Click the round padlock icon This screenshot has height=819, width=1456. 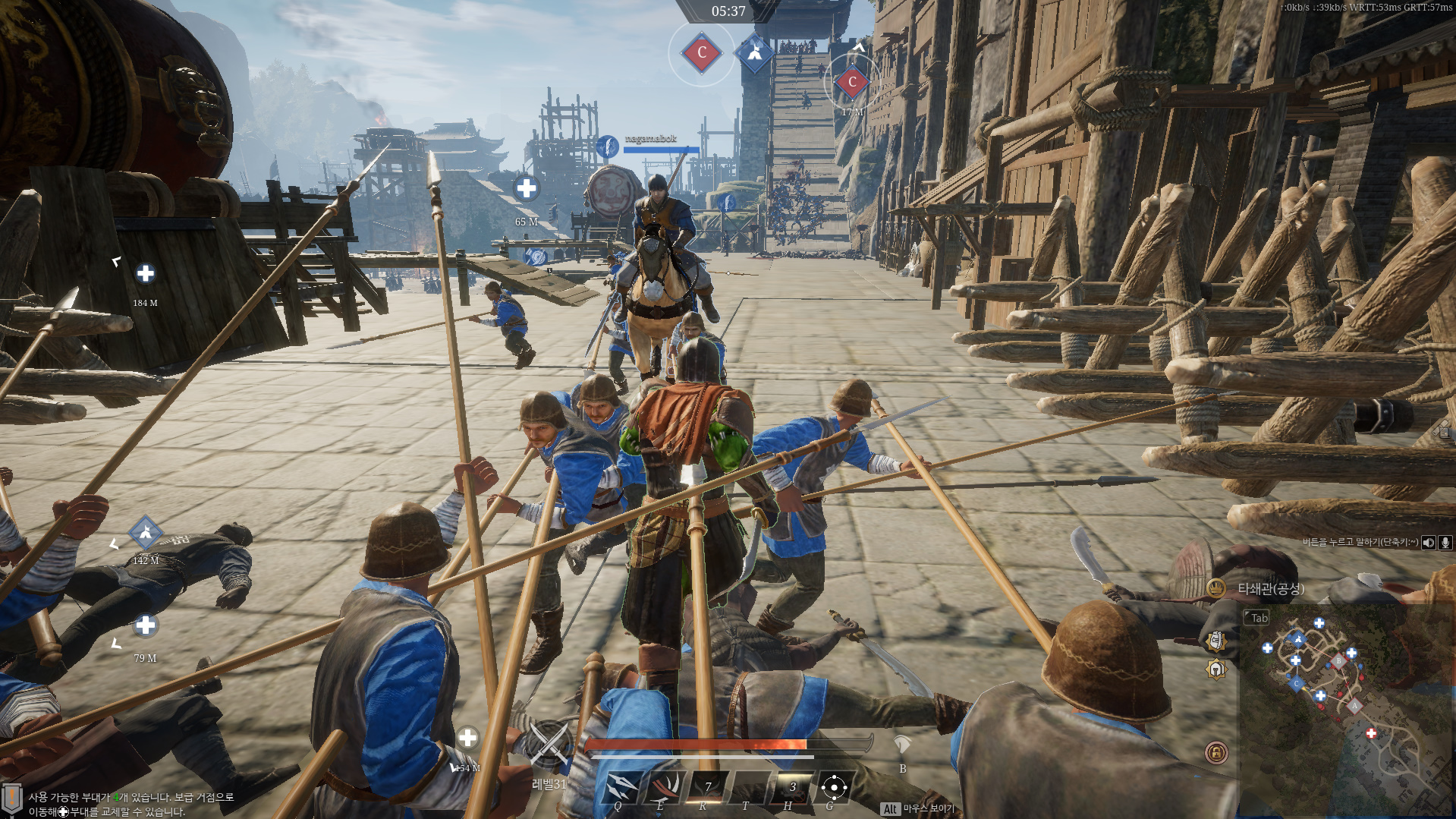coord(1215,752)
